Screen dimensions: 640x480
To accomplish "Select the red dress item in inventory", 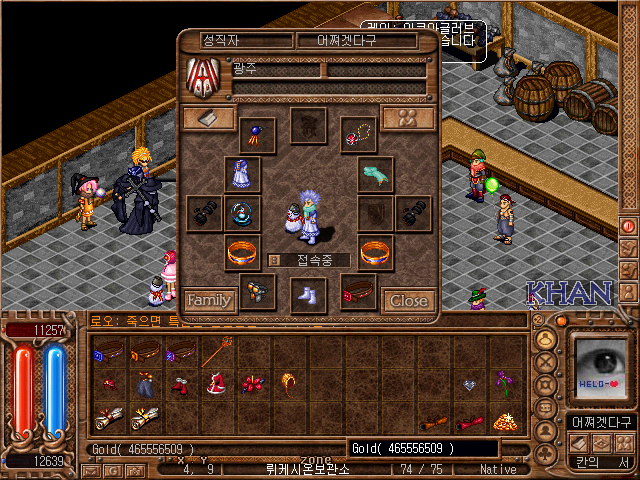I will [216, 385].
